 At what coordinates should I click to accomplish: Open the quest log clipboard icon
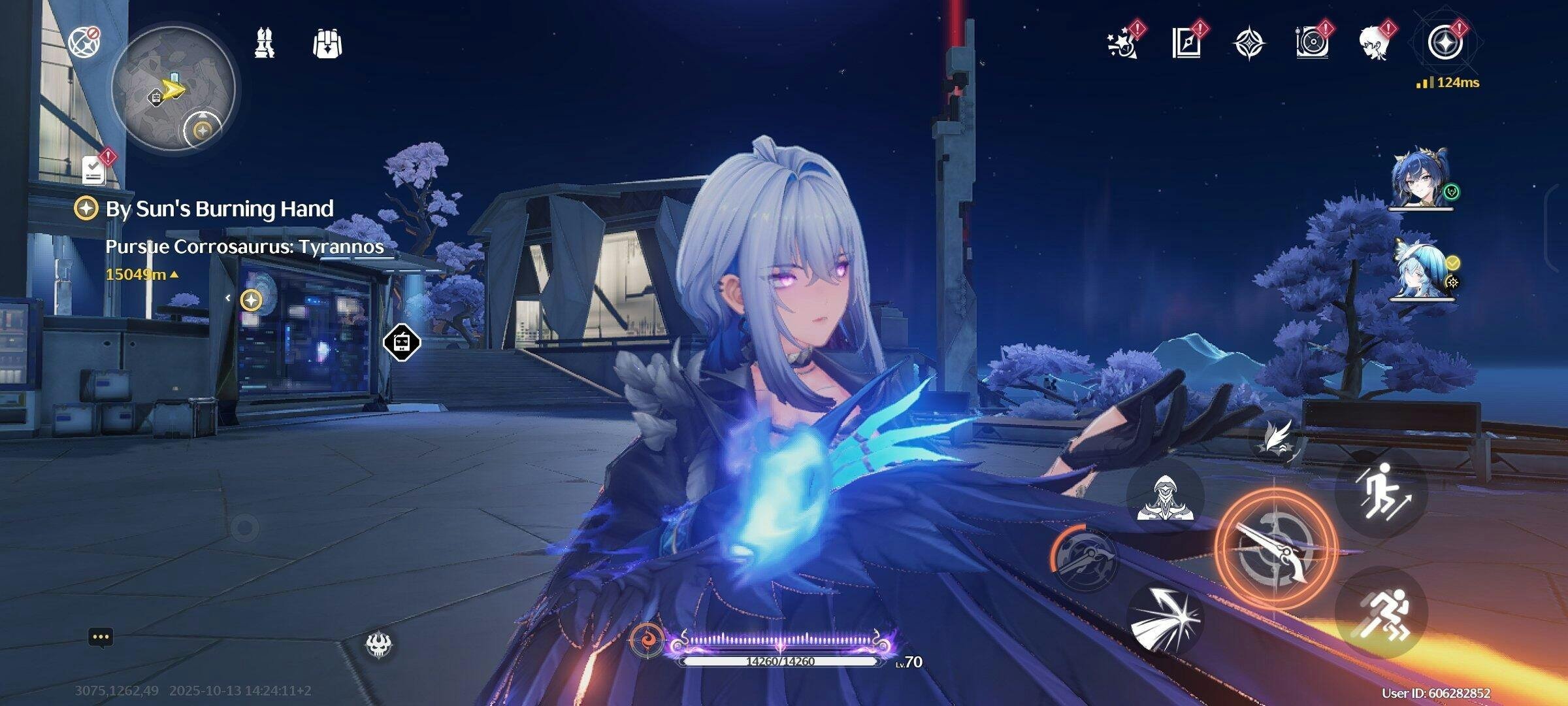95,171
